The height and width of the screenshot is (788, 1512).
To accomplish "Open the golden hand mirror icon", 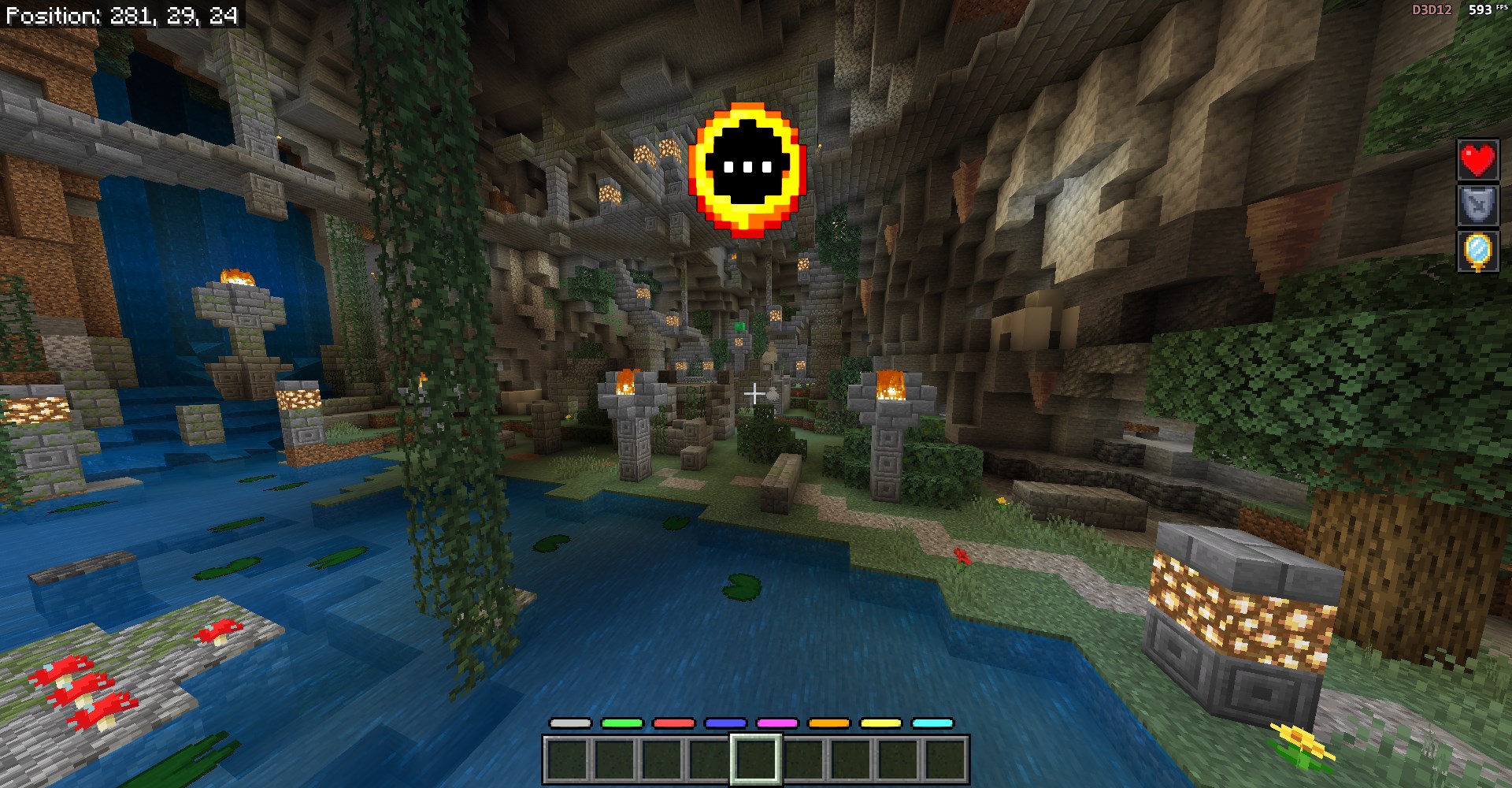I will [x=1477, y=252].
